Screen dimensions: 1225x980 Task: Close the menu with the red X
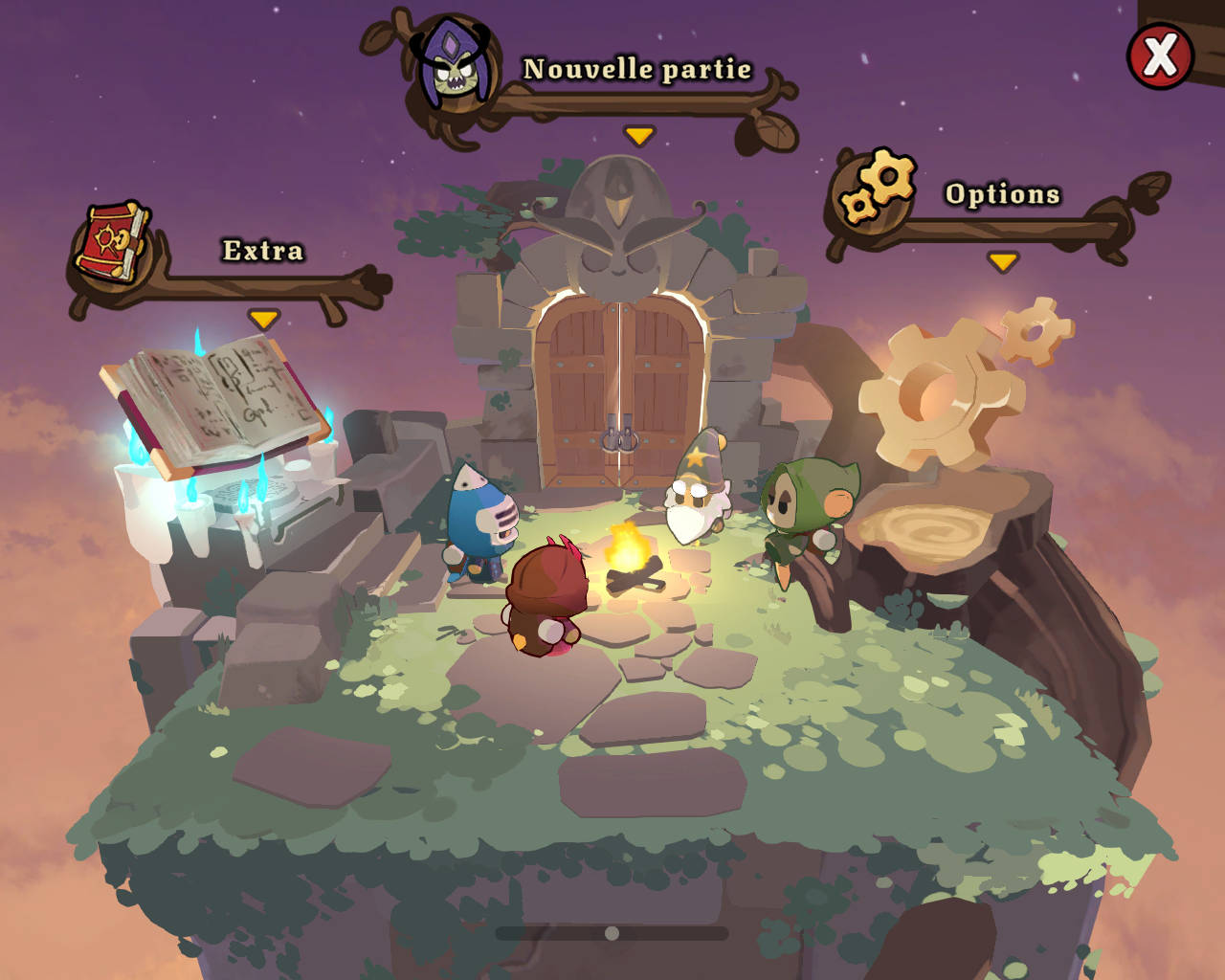[x=1160, y=56]
